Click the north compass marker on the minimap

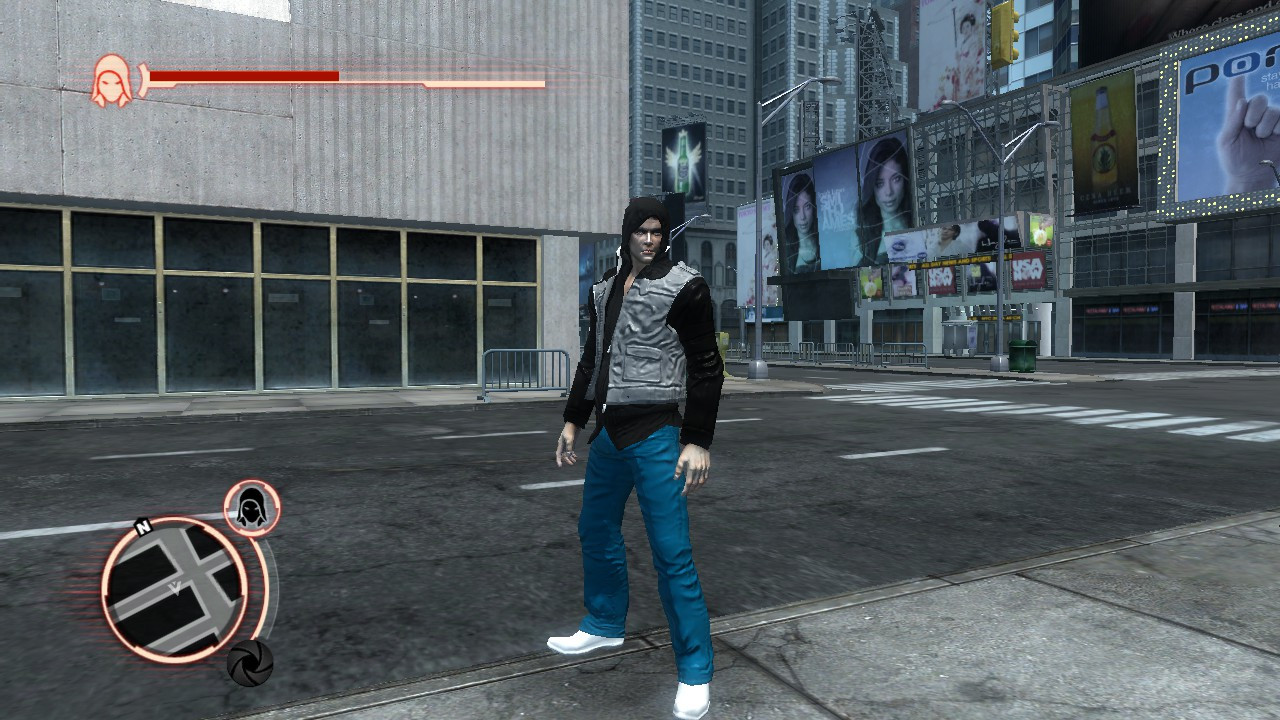click(x=143, y=527)
